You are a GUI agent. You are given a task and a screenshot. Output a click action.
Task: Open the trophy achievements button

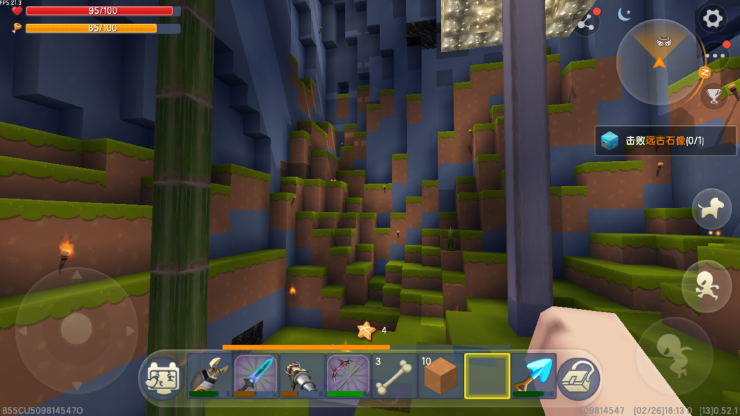[x=714, y=96]
